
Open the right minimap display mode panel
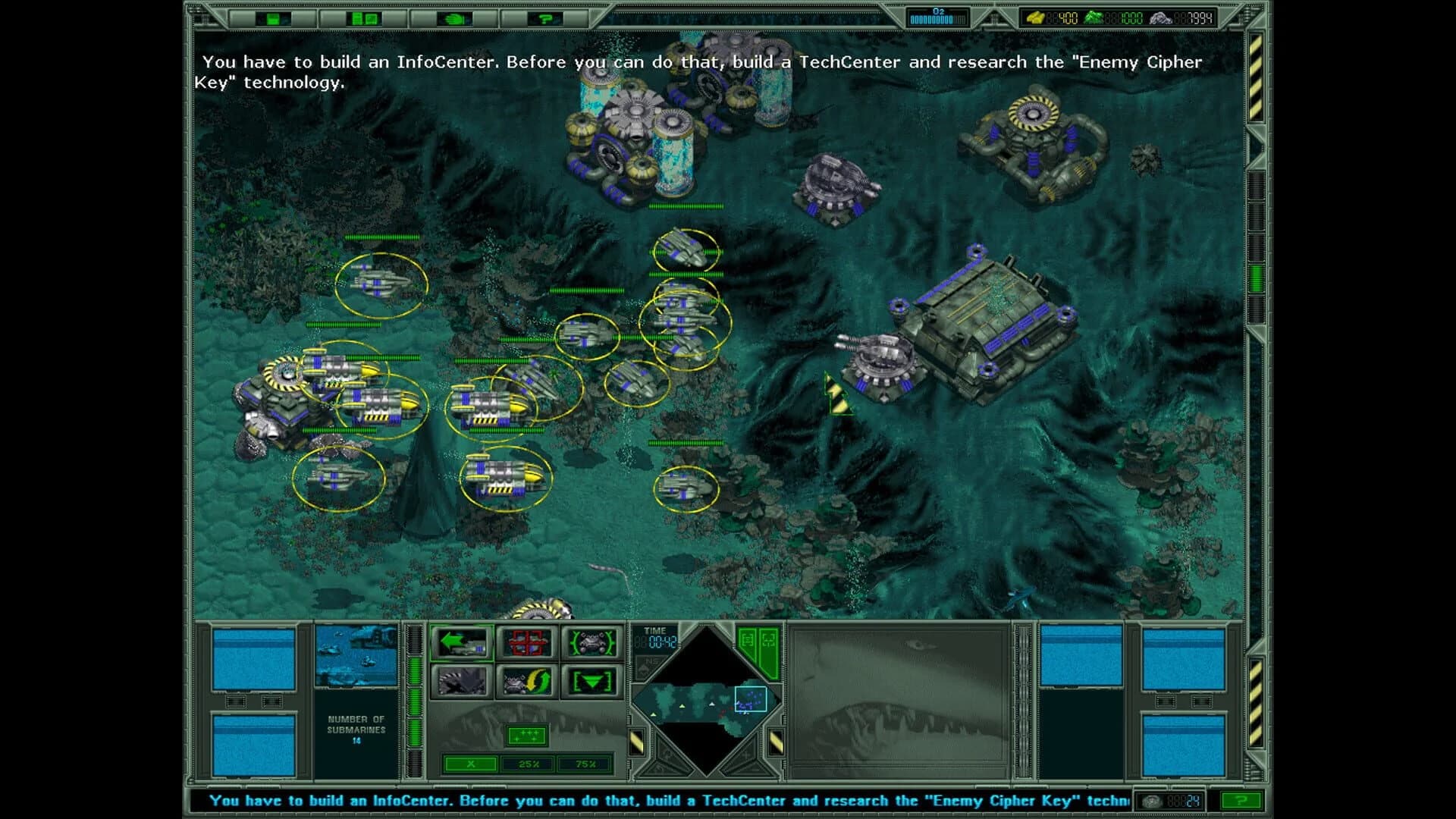pos(767,640)
